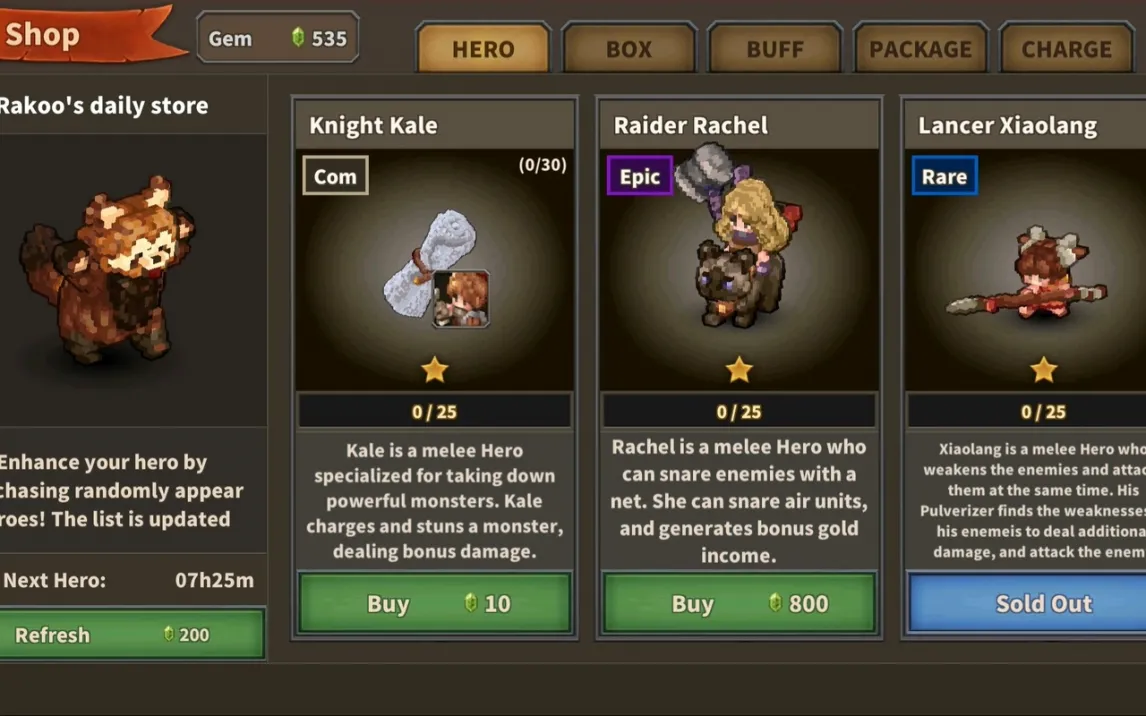Refresh the daily store for 200 gems
Screen dimensions: 1146x716
[132, 635]
